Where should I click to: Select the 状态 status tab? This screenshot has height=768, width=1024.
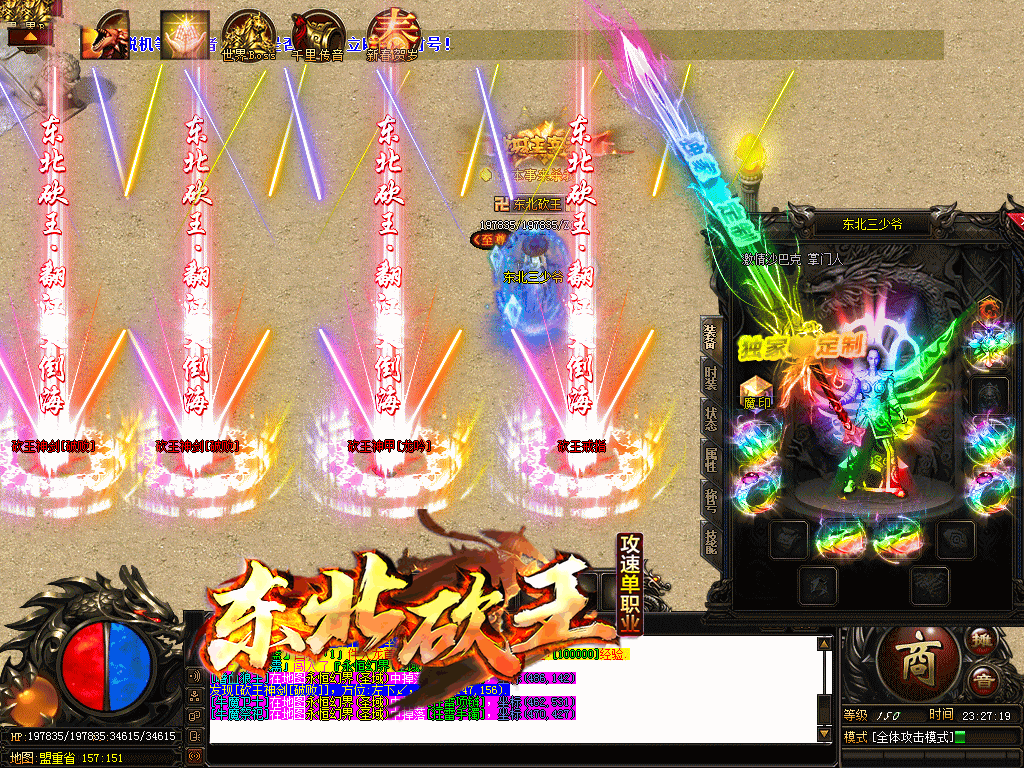click(x=710, y=418)
